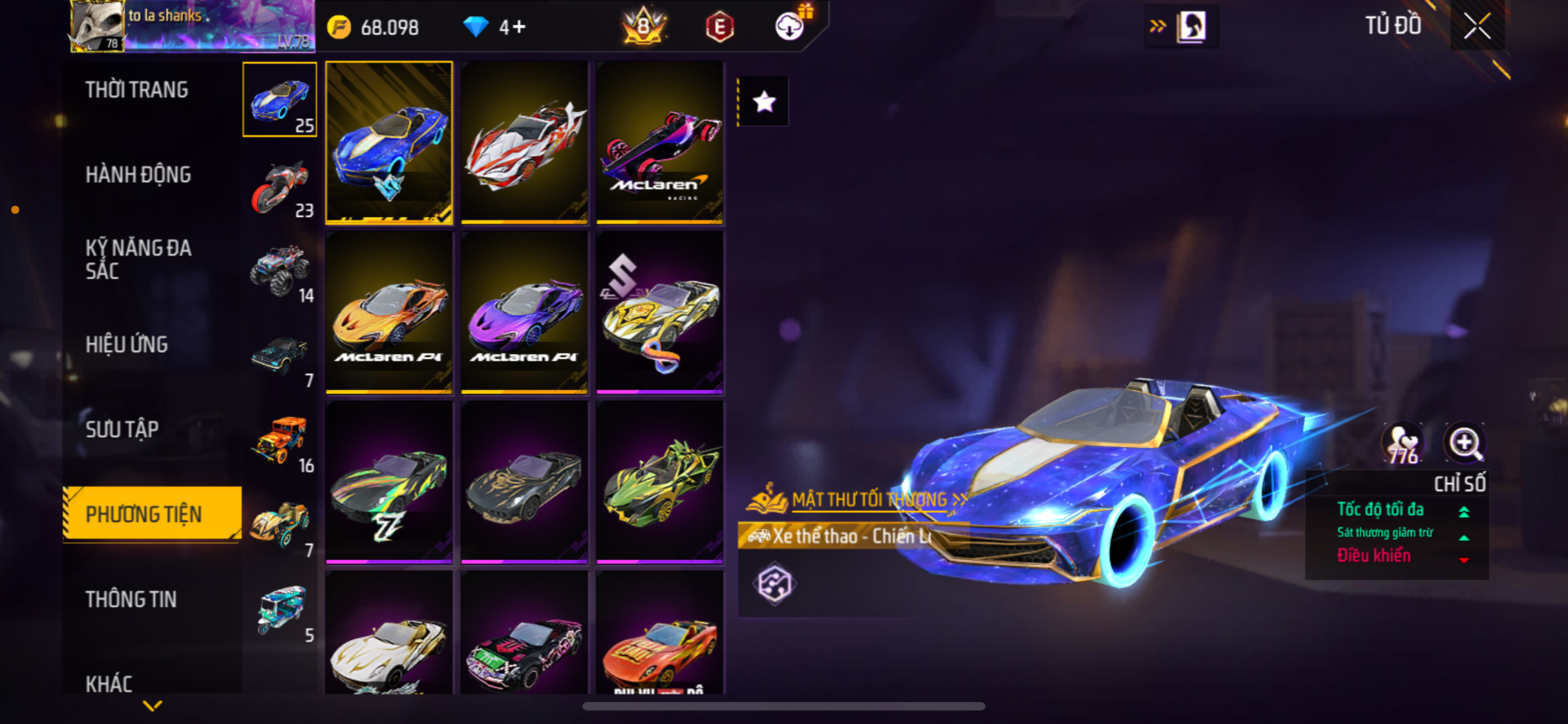Image resolution: width=1568 pixels, height=724 pixels.
Task: Choose the tuk-tuk vehicle subcategory
Action: click(282, 611)
